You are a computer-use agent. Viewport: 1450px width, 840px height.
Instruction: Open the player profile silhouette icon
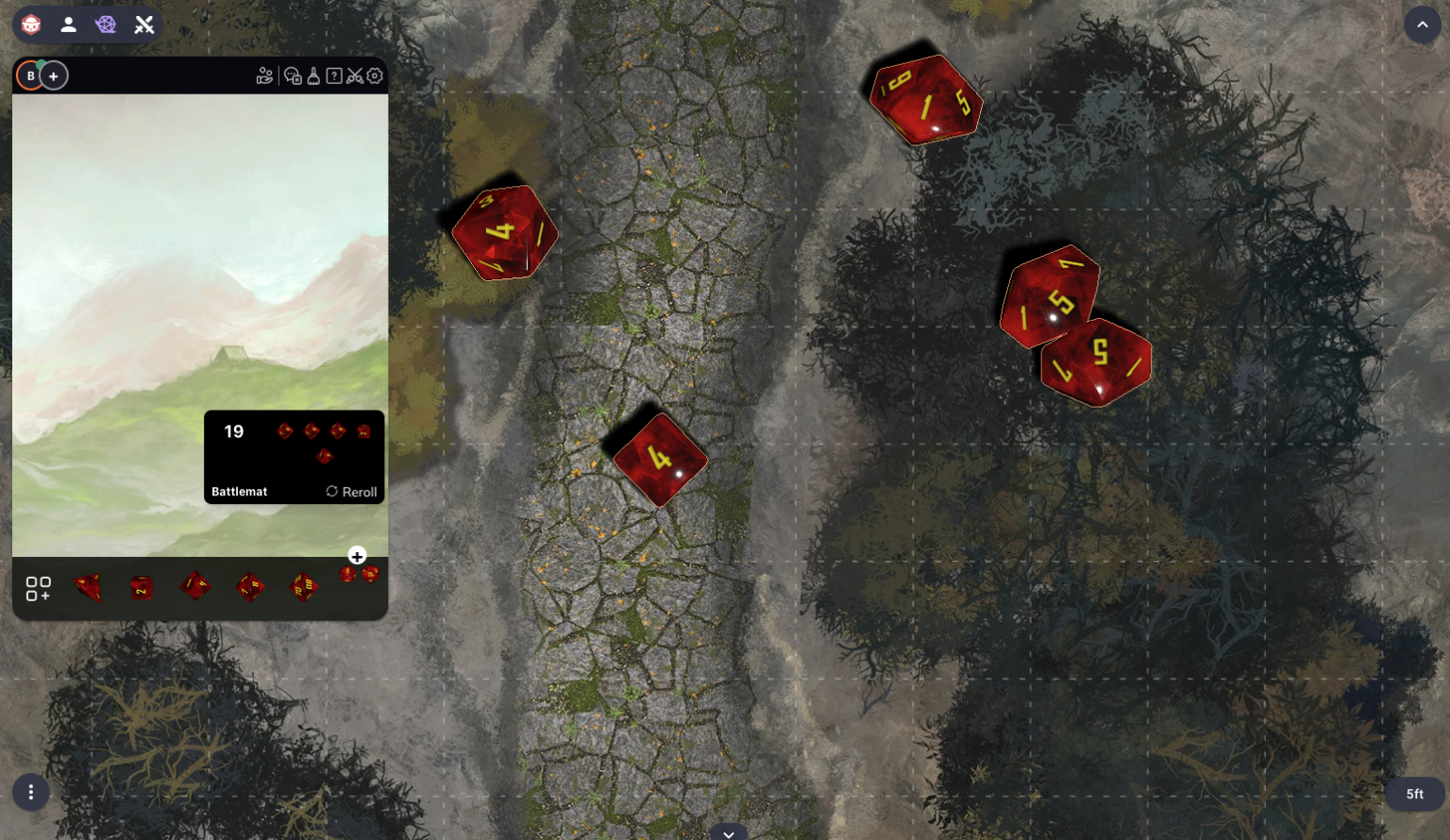[68, 25]
